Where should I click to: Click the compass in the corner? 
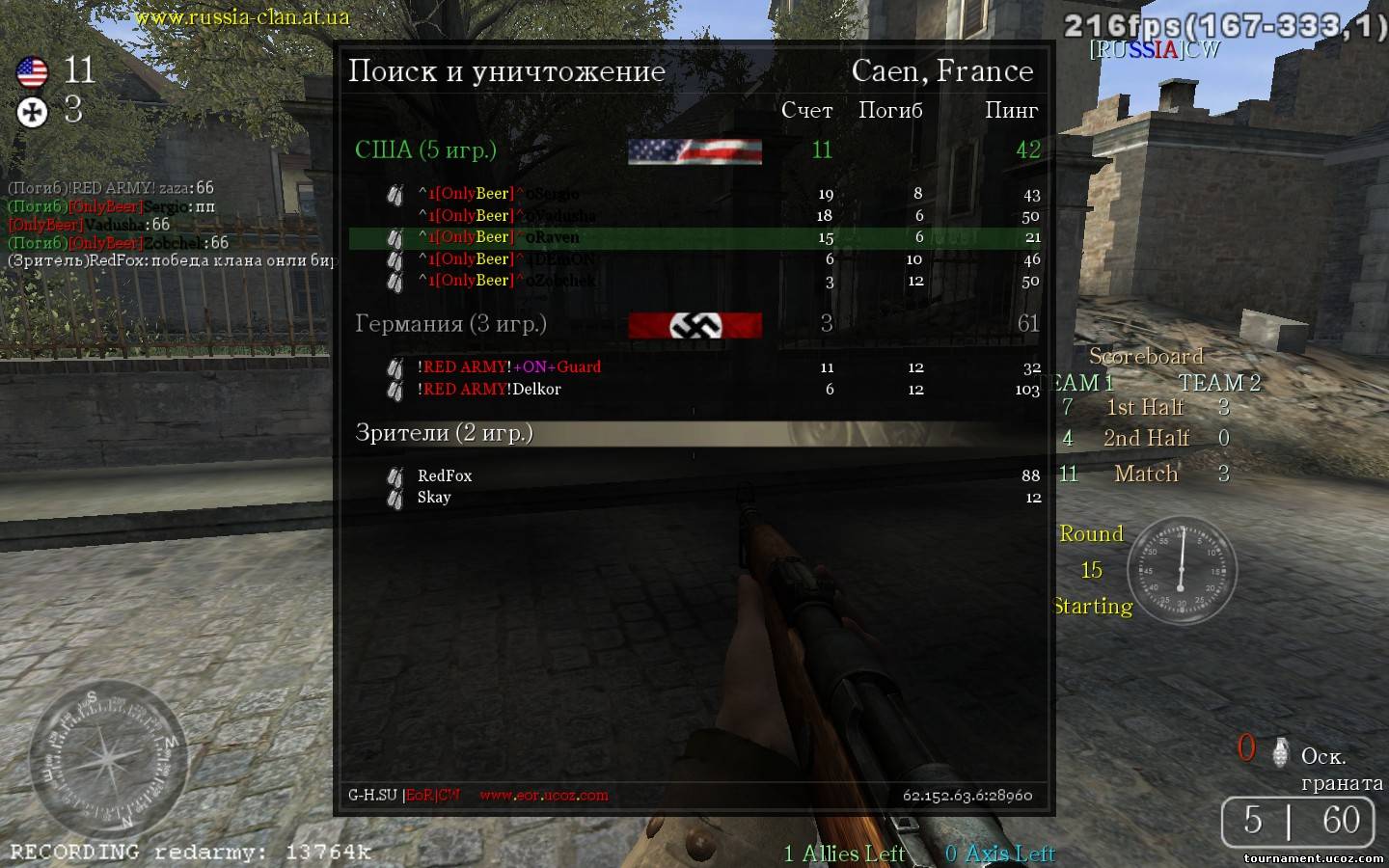pyautogui.click(x=106, y=759)
